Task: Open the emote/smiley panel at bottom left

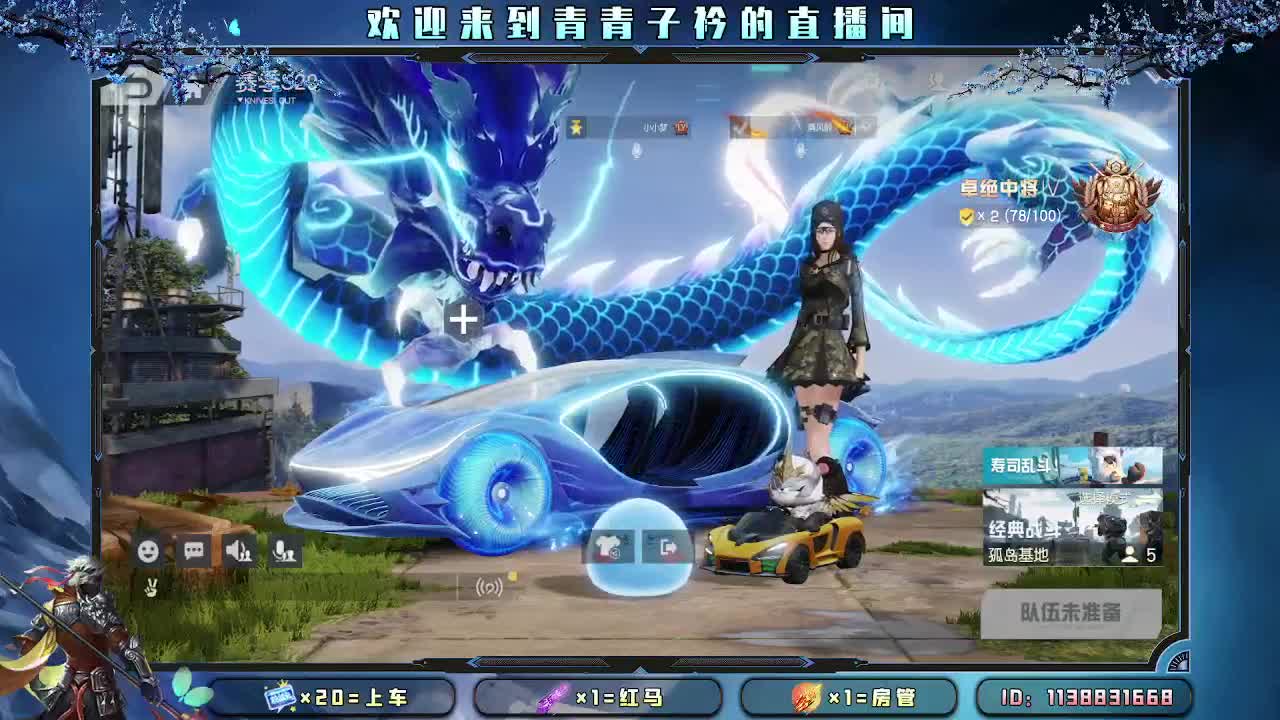Action: [x=149, y=547]
